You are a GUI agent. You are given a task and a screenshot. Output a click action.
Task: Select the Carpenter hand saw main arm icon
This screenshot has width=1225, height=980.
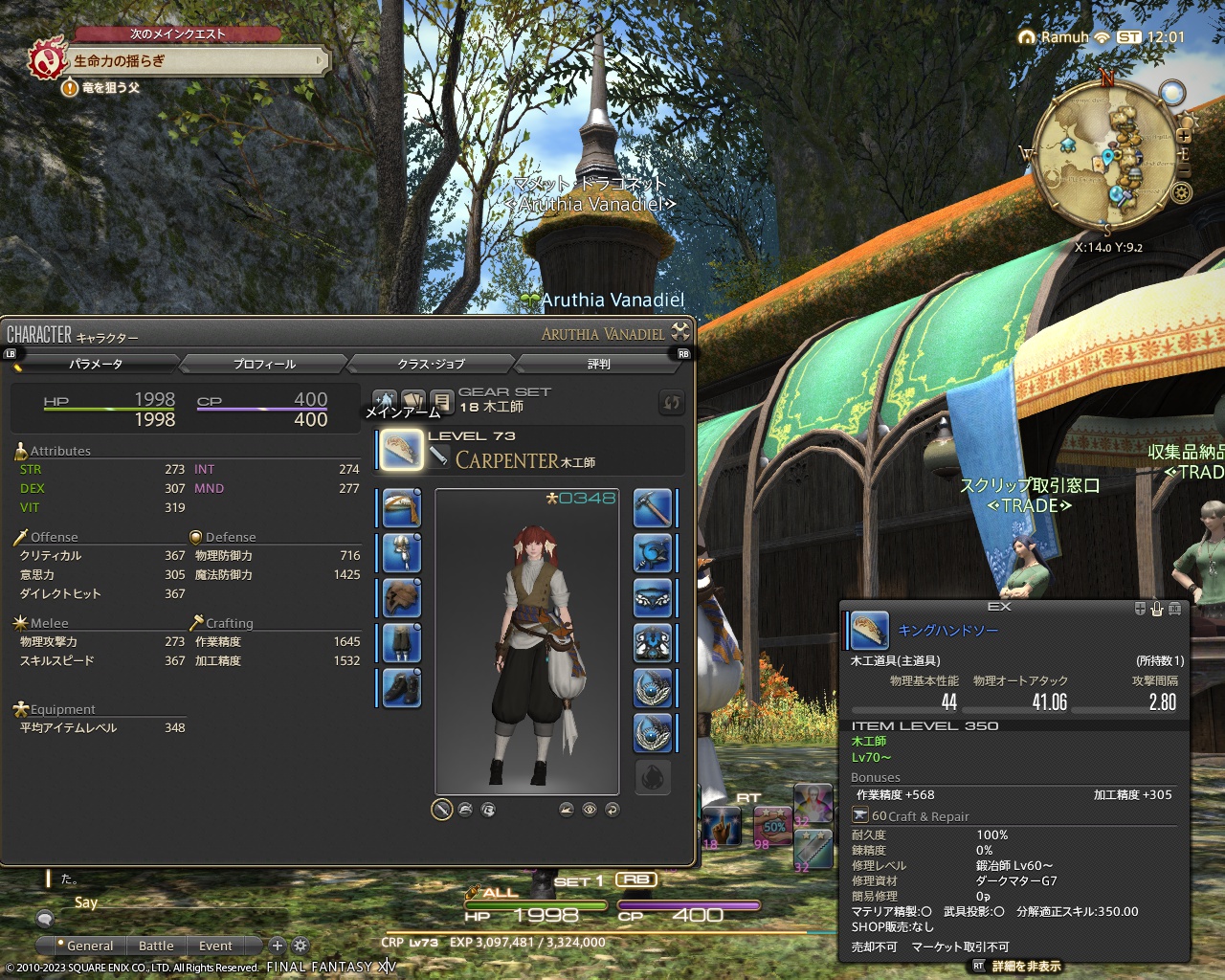click(401, 450)
